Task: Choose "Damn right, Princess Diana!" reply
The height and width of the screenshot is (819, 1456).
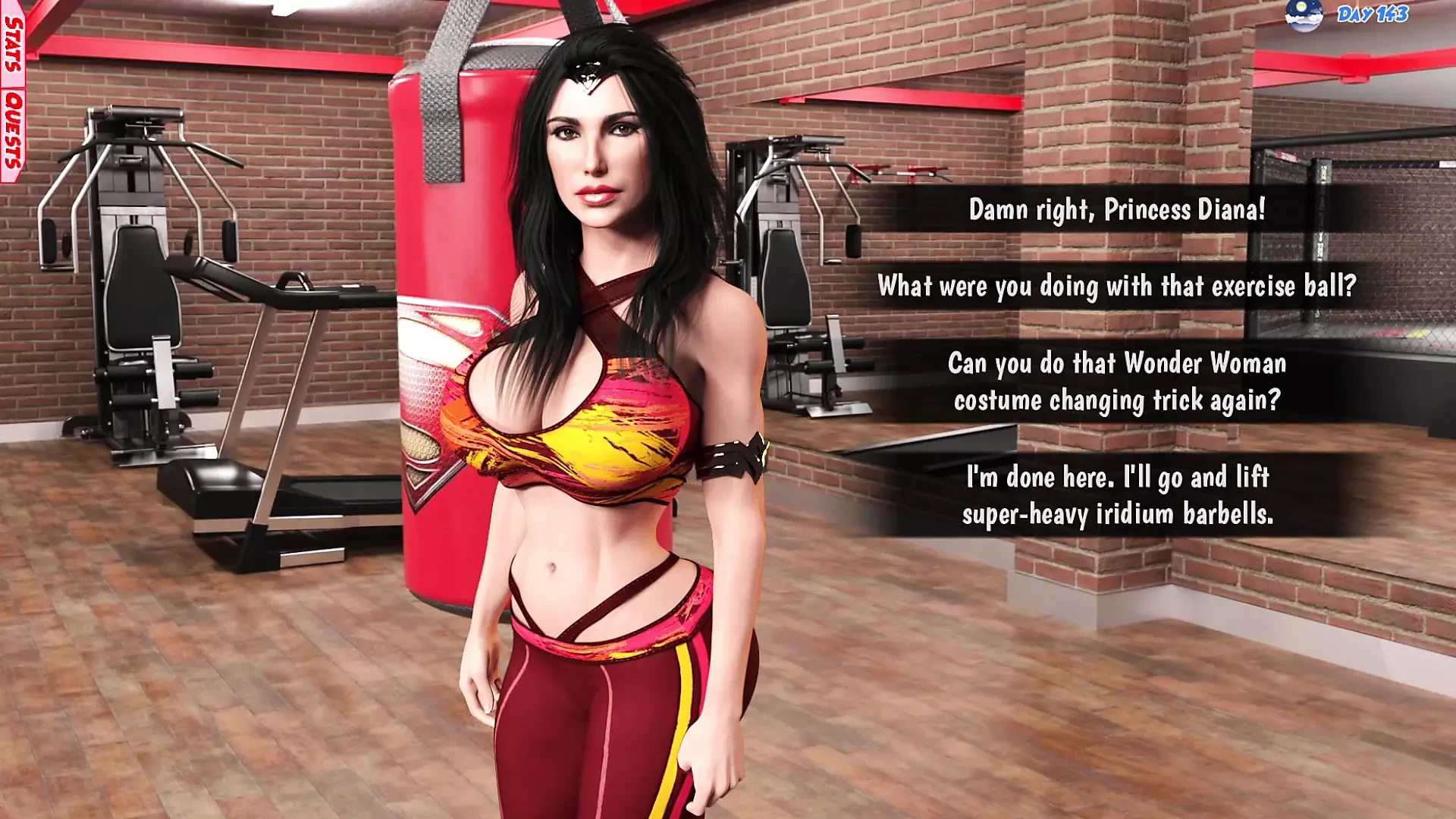Action: [x=1117, y=209]
